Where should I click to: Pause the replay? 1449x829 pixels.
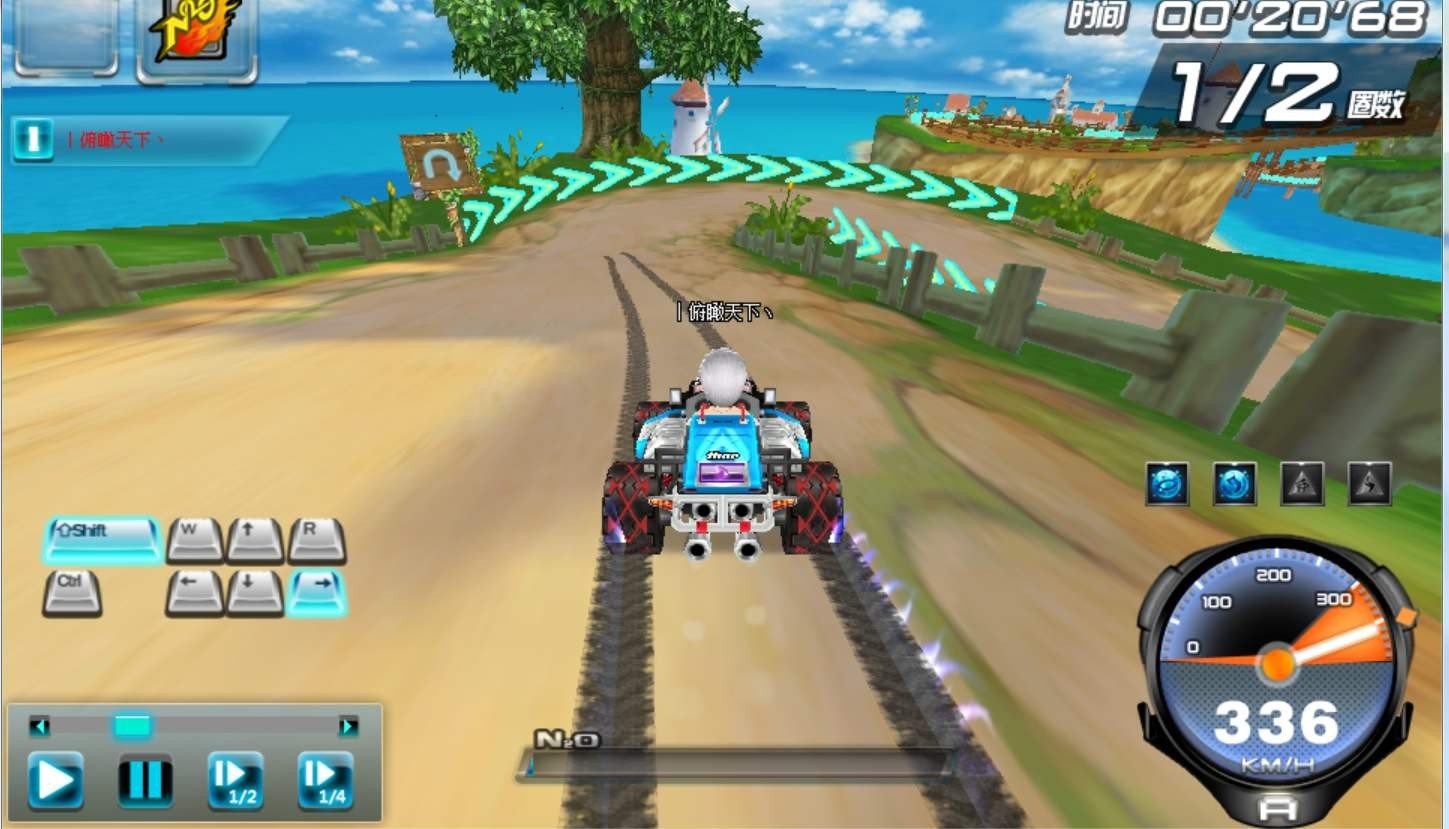point(145,780)
